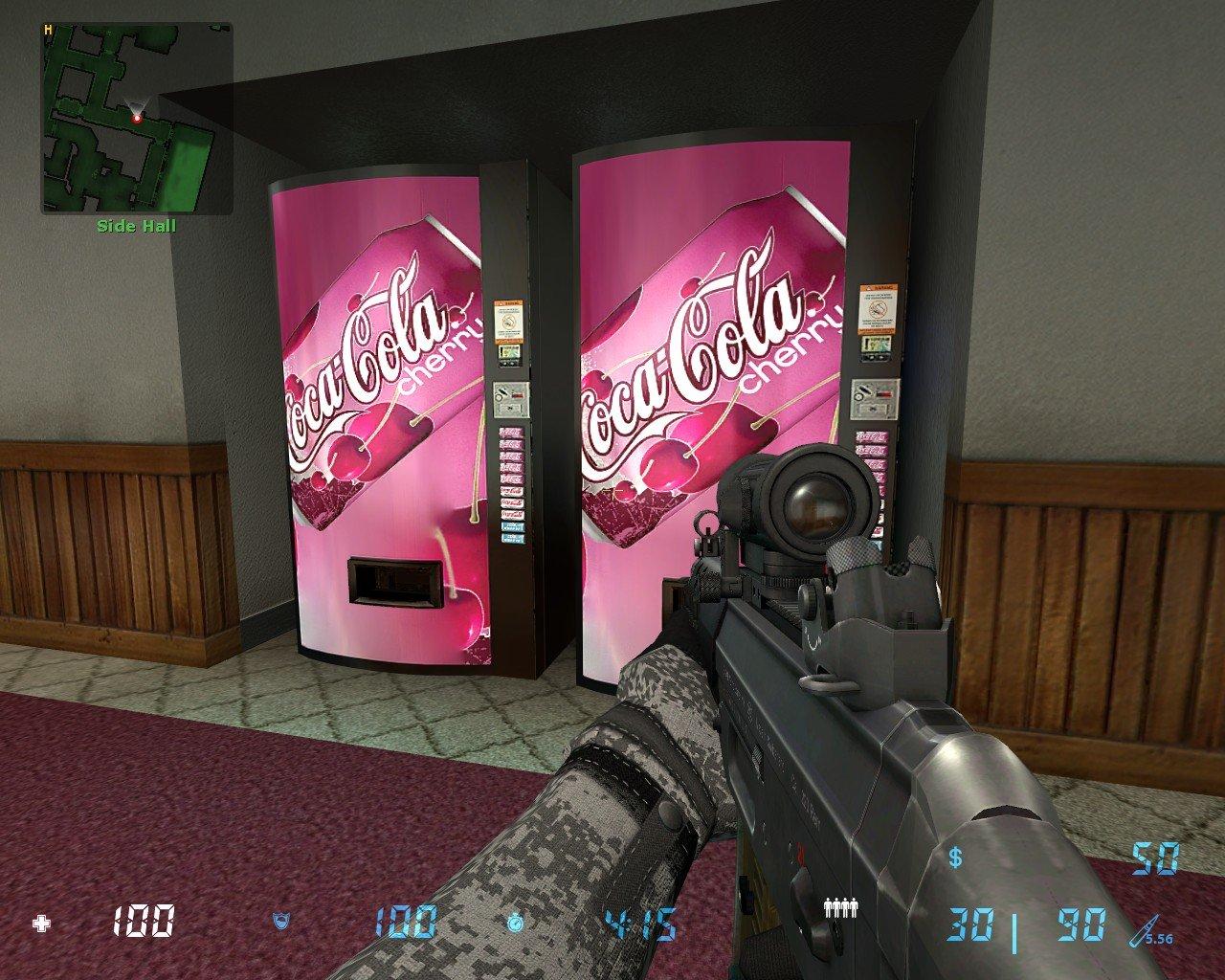Click the round timer stopwatch icon
Image resolution: width=1225 pixels, height=980 pixels.
[x=517, y=924]
